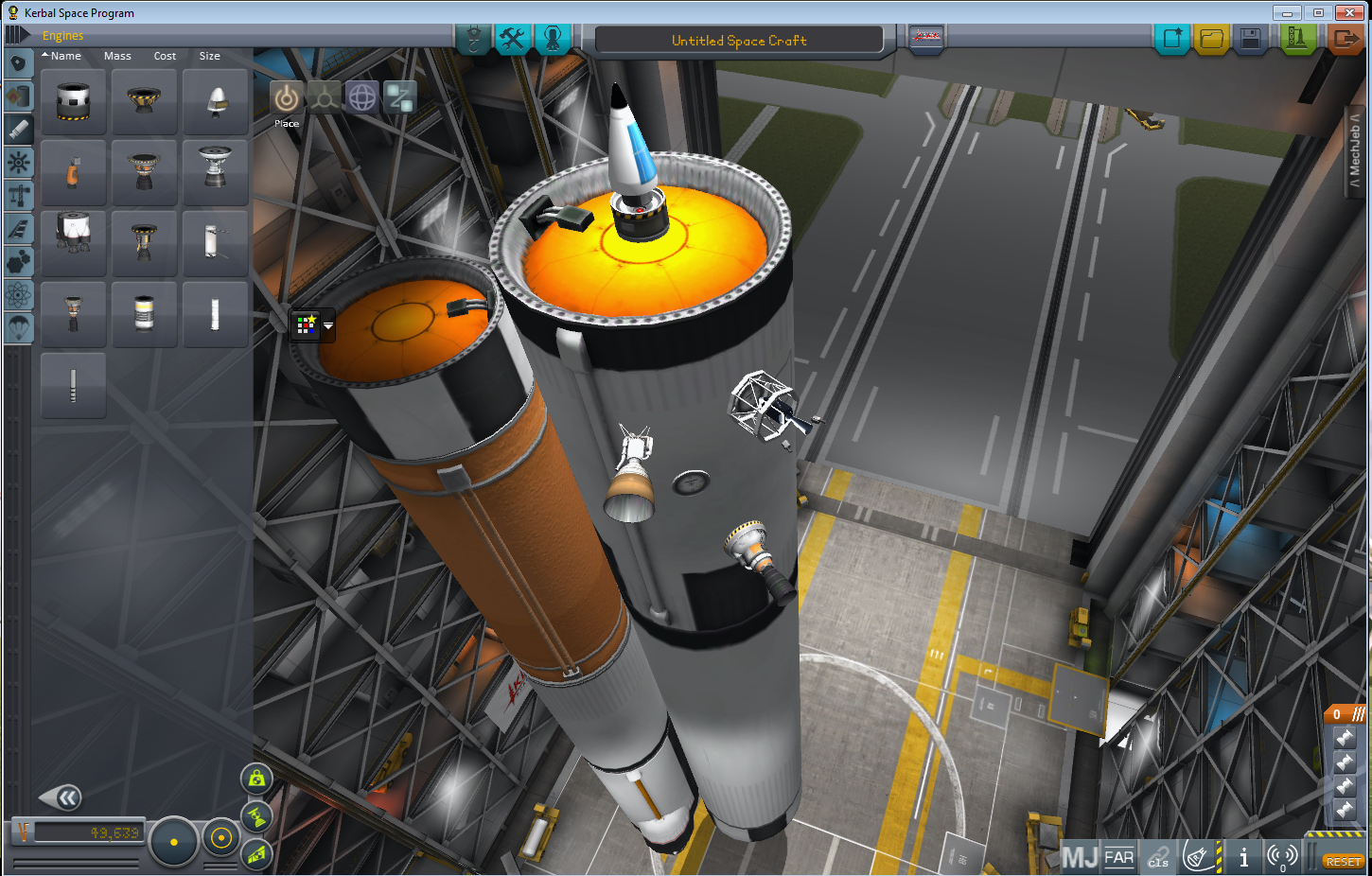Open the MechJeb MJ toolbar button

point(1080,857)
